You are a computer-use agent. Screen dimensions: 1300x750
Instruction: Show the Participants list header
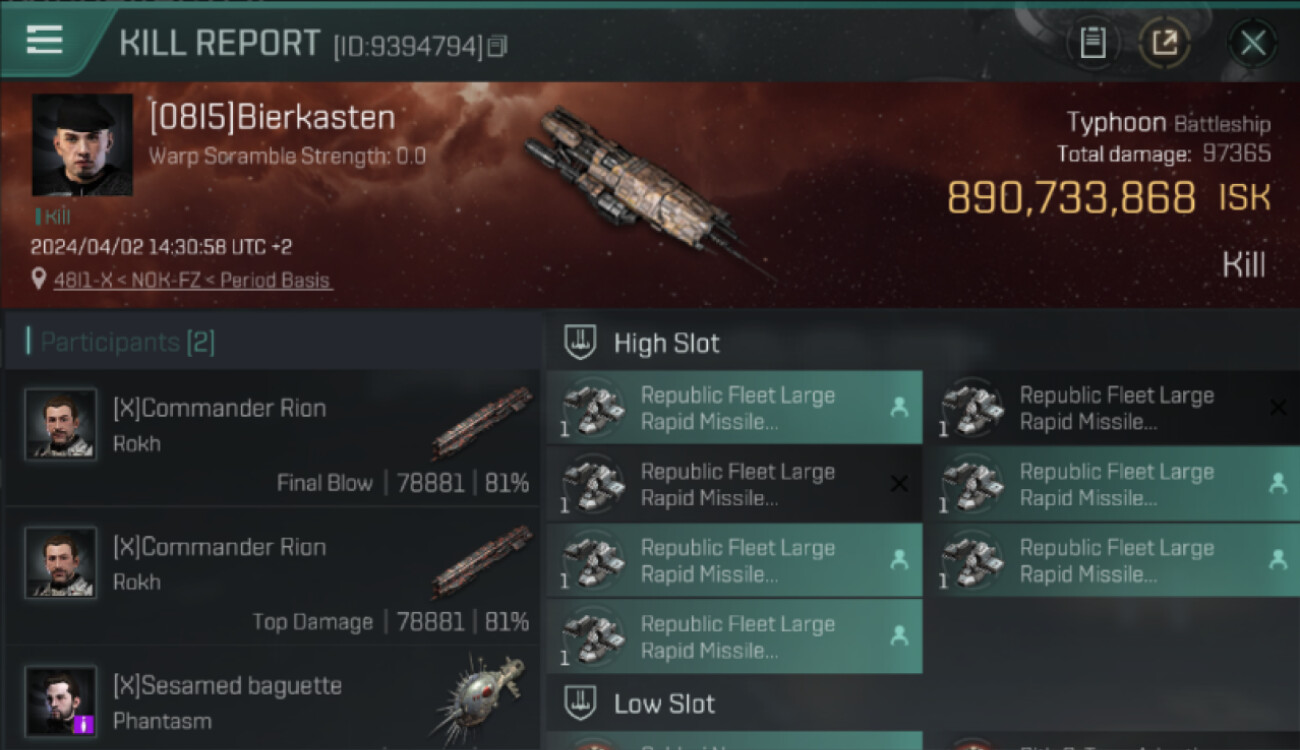(x=128, y=343)
